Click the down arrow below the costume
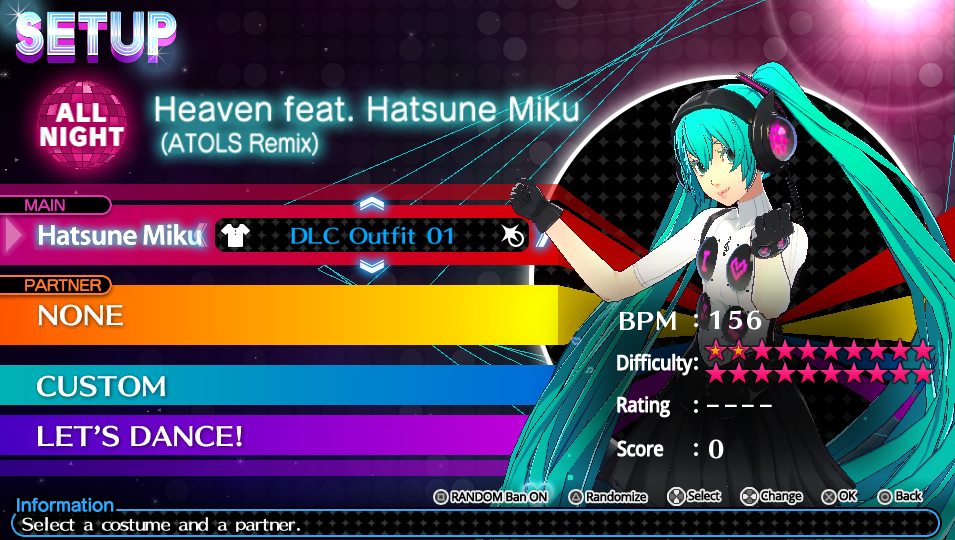955x540 pixels. click(x=372, y=266)
